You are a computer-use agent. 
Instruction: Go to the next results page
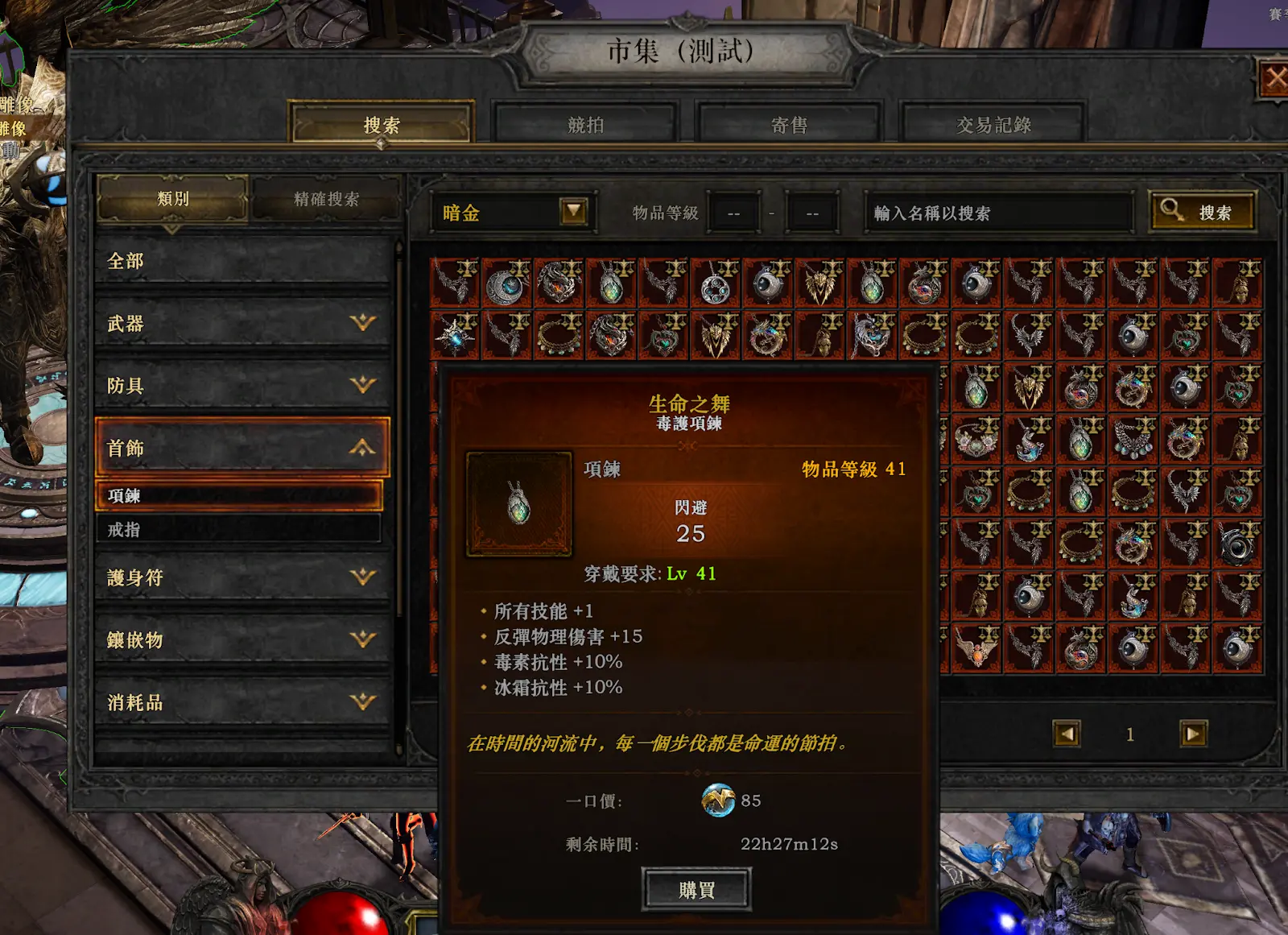coord(1193,734)
